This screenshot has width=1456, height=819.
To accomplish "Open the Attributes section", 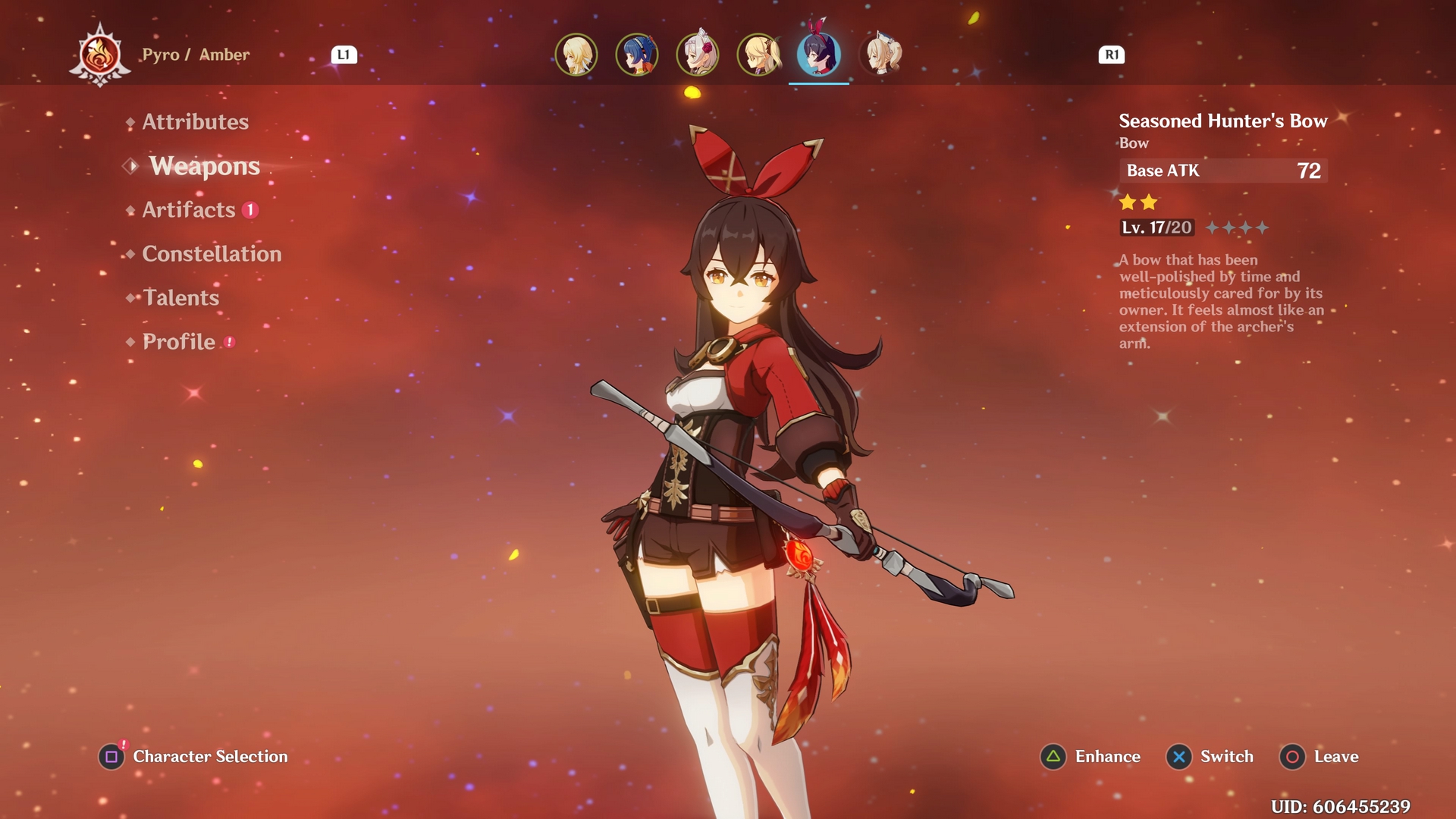I will click(x=195, y=122).
